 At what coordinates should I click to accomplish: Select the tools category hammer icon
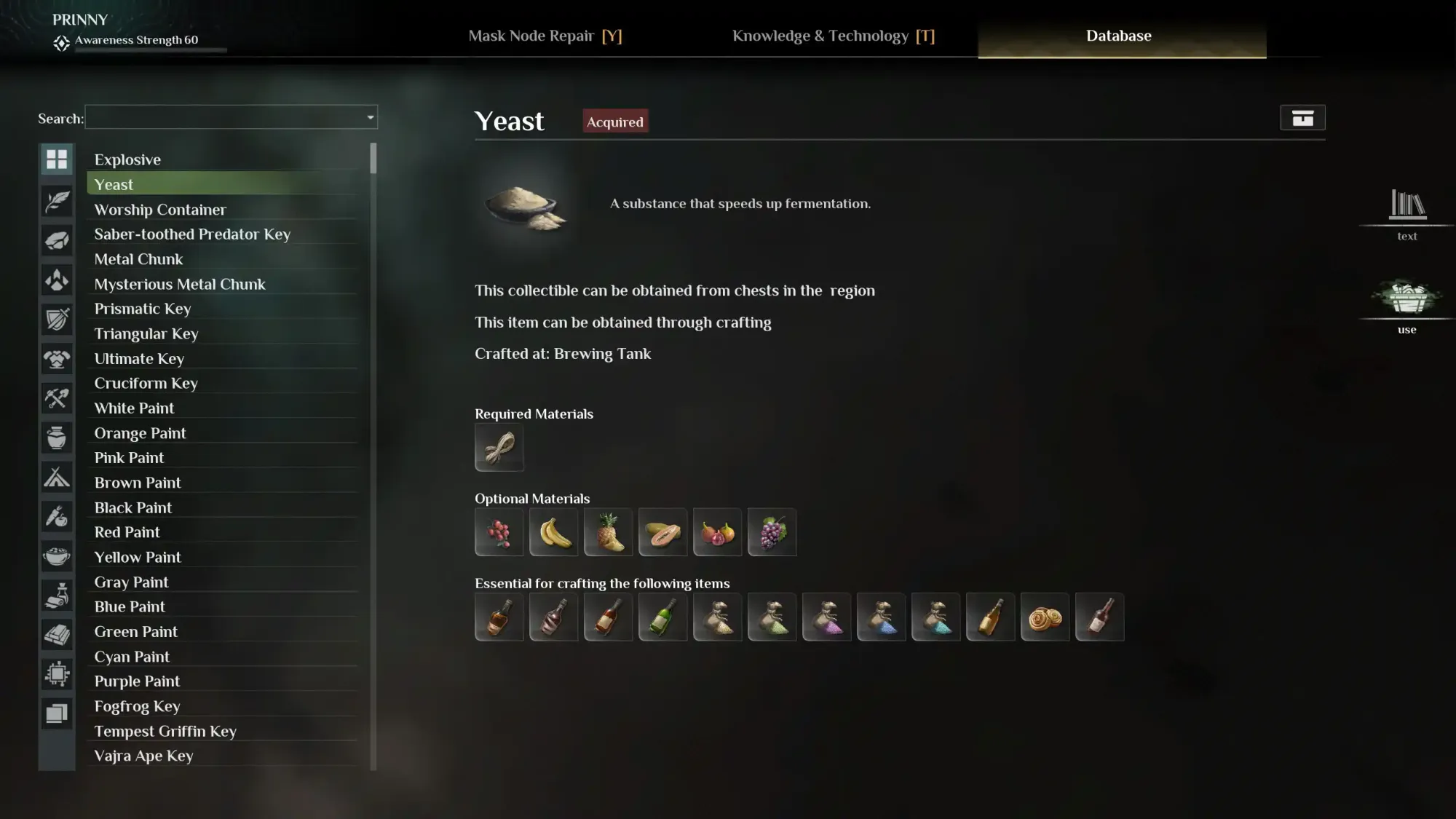(x=57, y=398)
